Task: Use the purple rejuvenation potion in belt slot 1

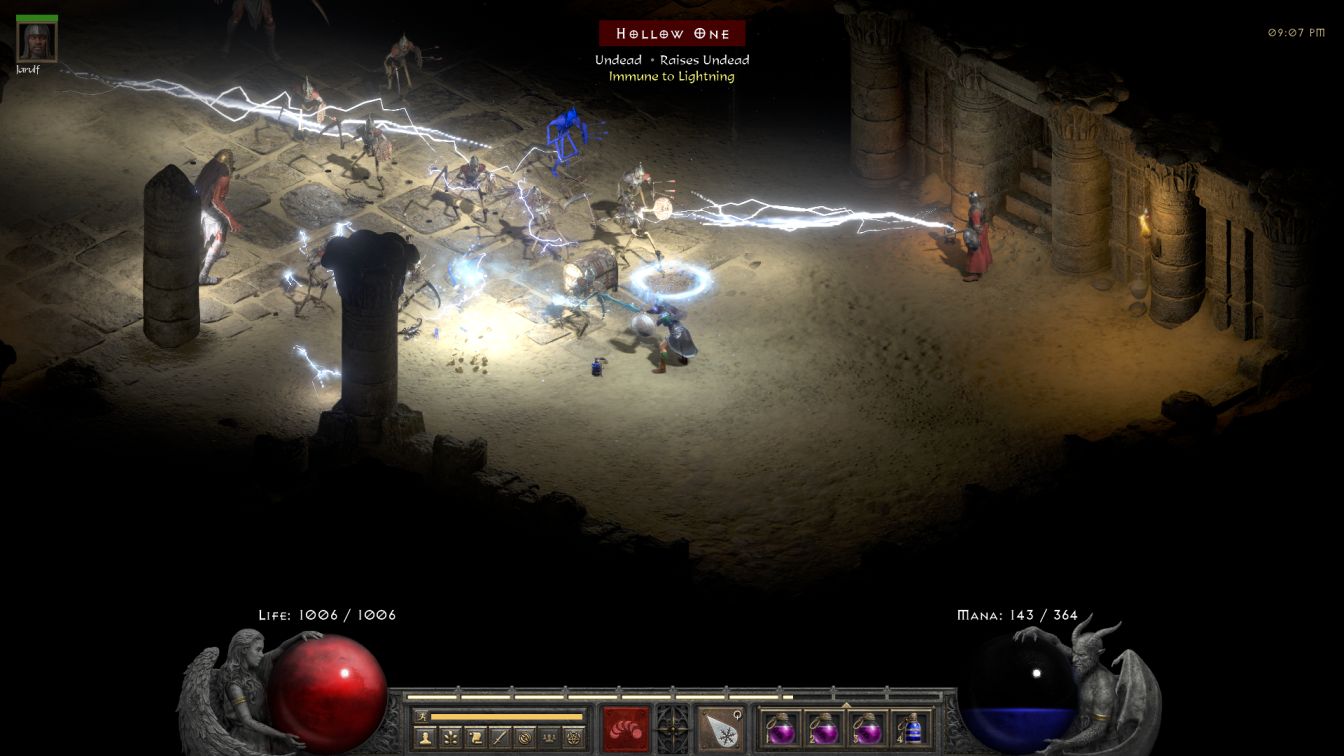Action: [780, 728]
